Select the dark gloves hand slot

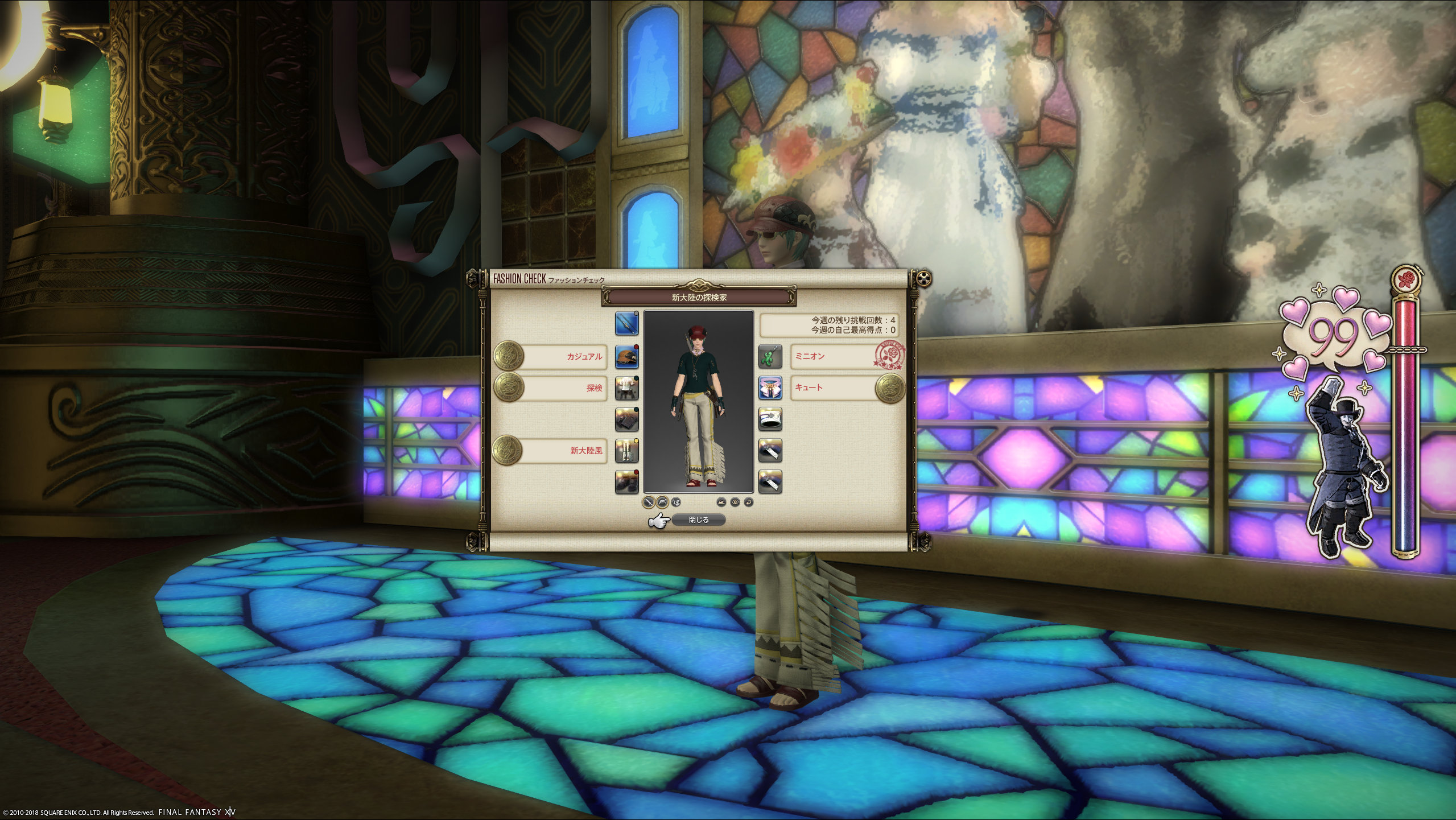point(626,419)
